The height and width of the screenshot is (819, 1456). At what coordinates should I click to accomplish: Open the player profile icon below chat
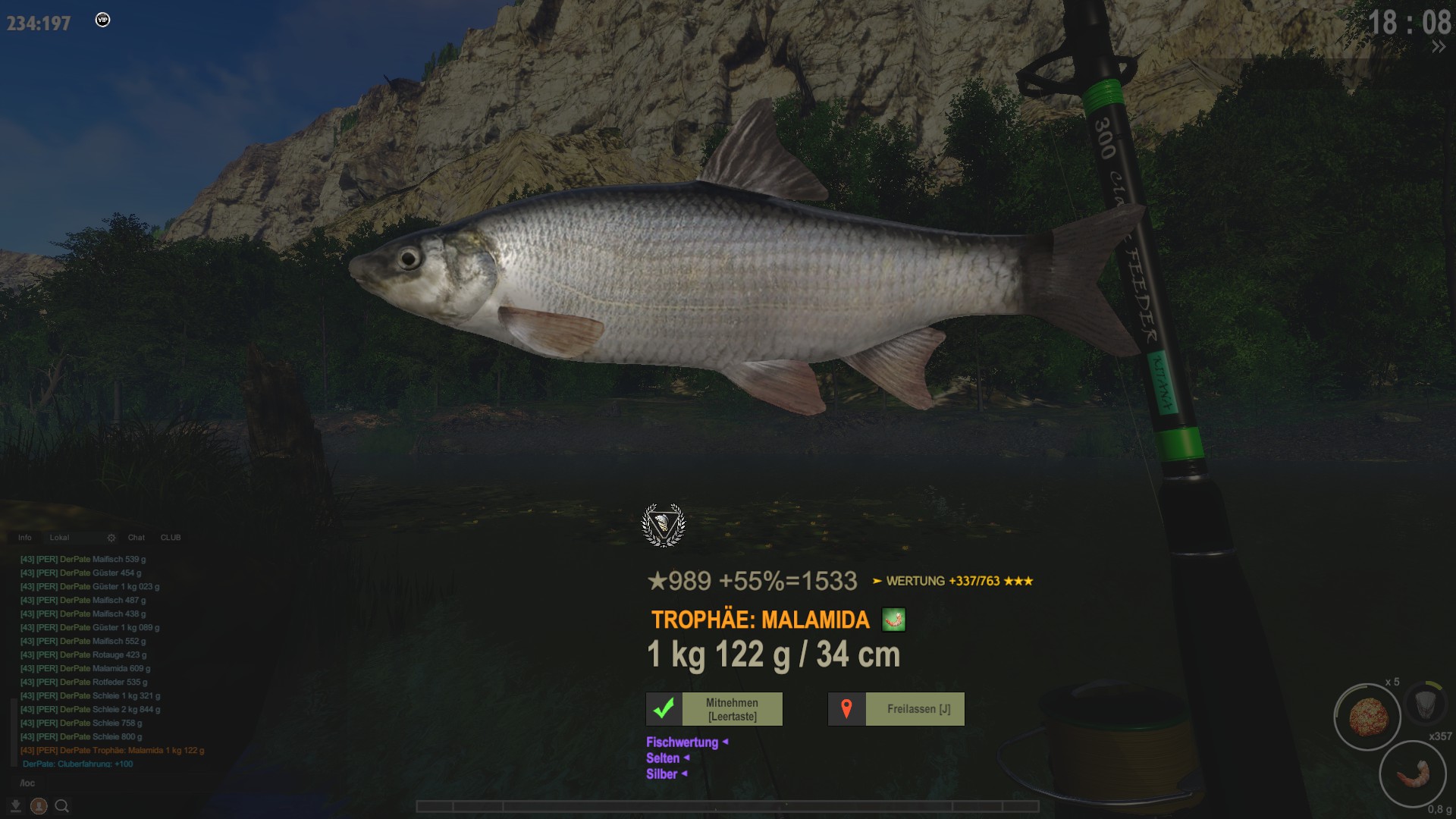(x=39, y=806)
